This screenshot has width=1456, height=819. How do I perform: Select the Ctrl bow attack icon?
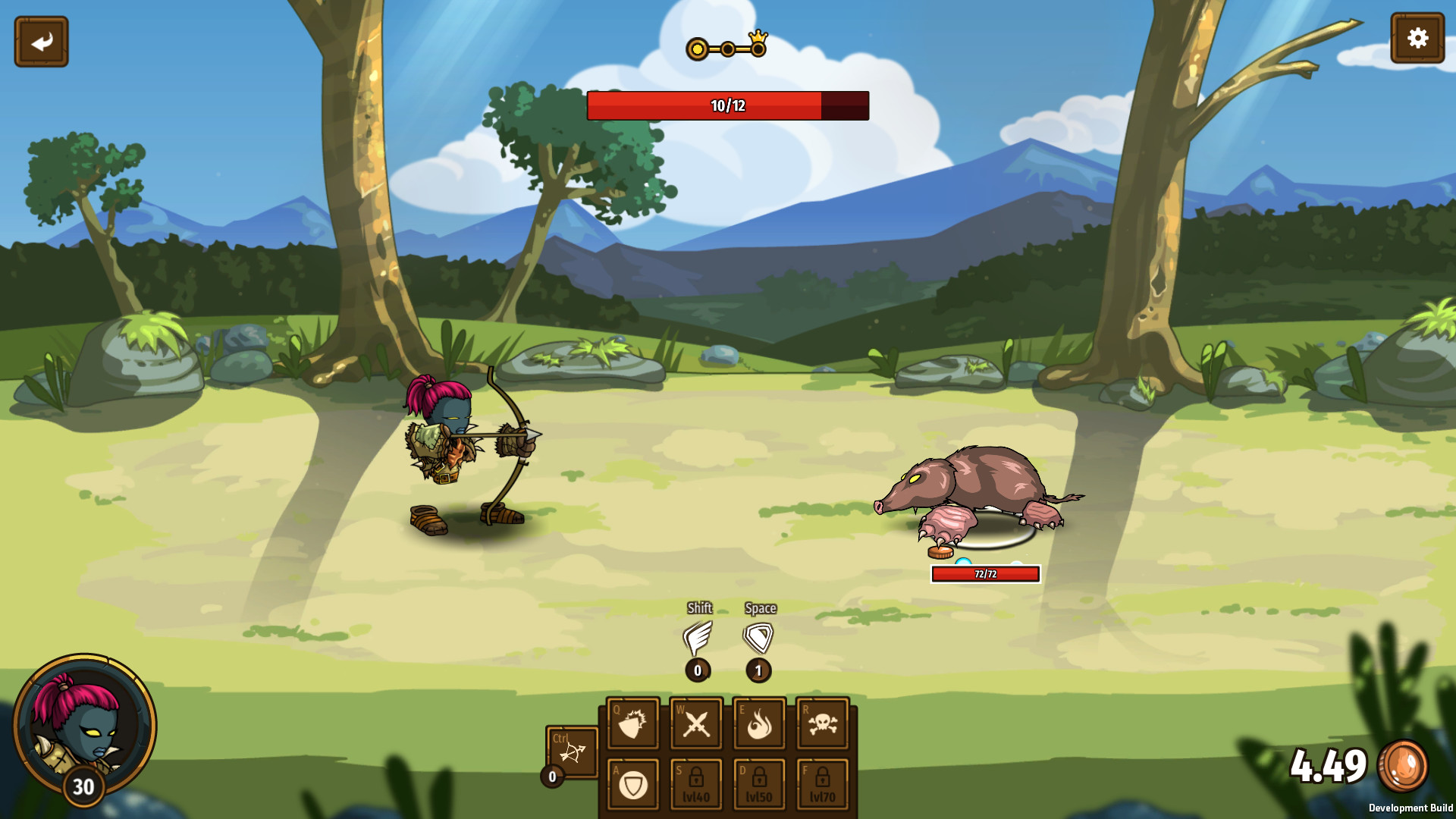tap(573, 751)
